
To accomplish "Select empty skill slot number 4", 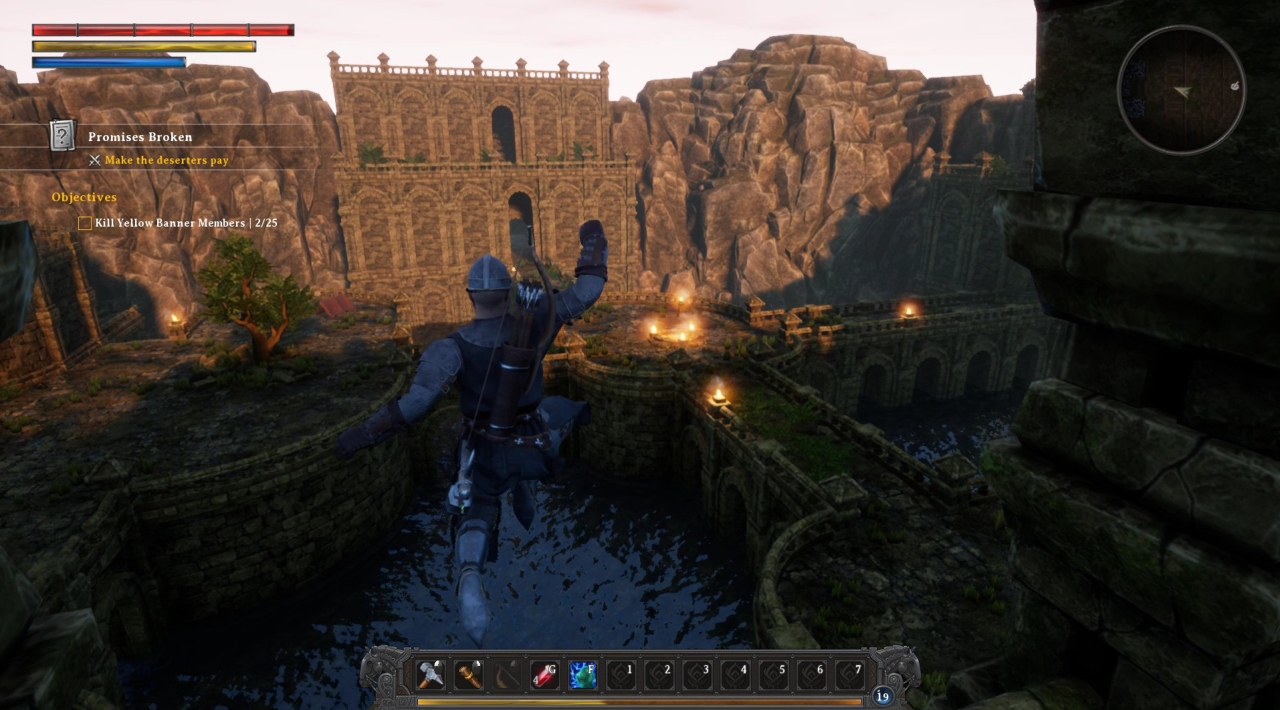I will pyautogui.click(x=735, y=675).
